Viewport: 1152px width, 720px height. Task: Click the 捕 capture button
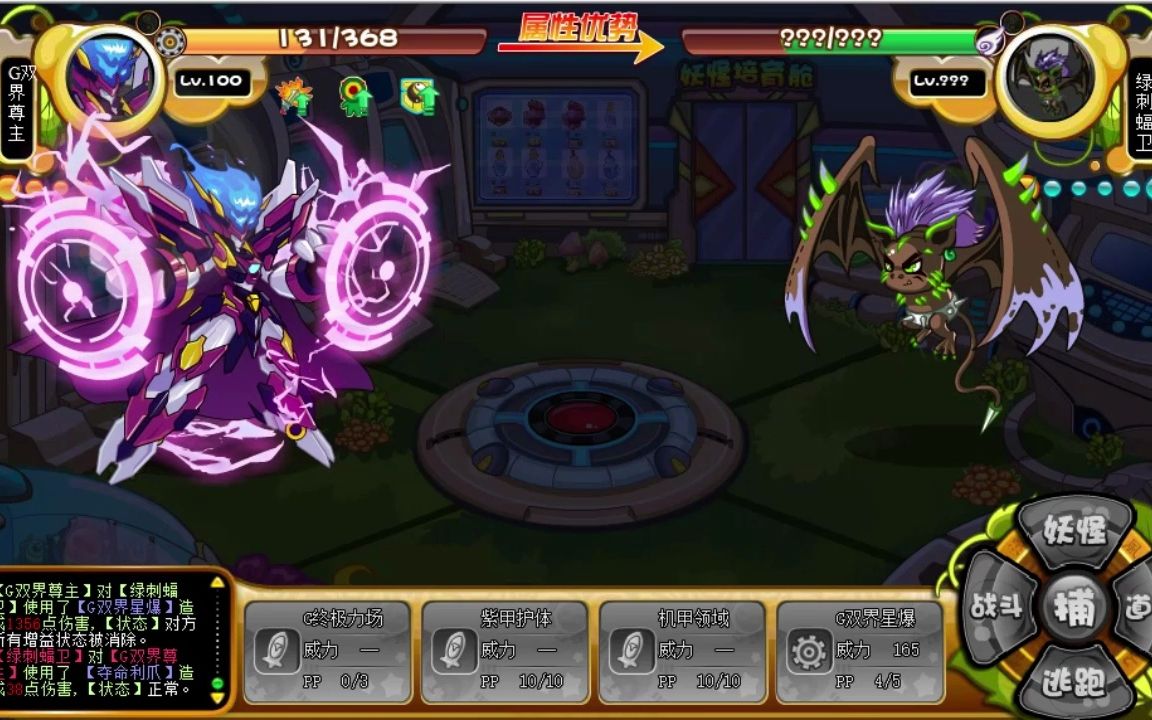coord(1075,608)
